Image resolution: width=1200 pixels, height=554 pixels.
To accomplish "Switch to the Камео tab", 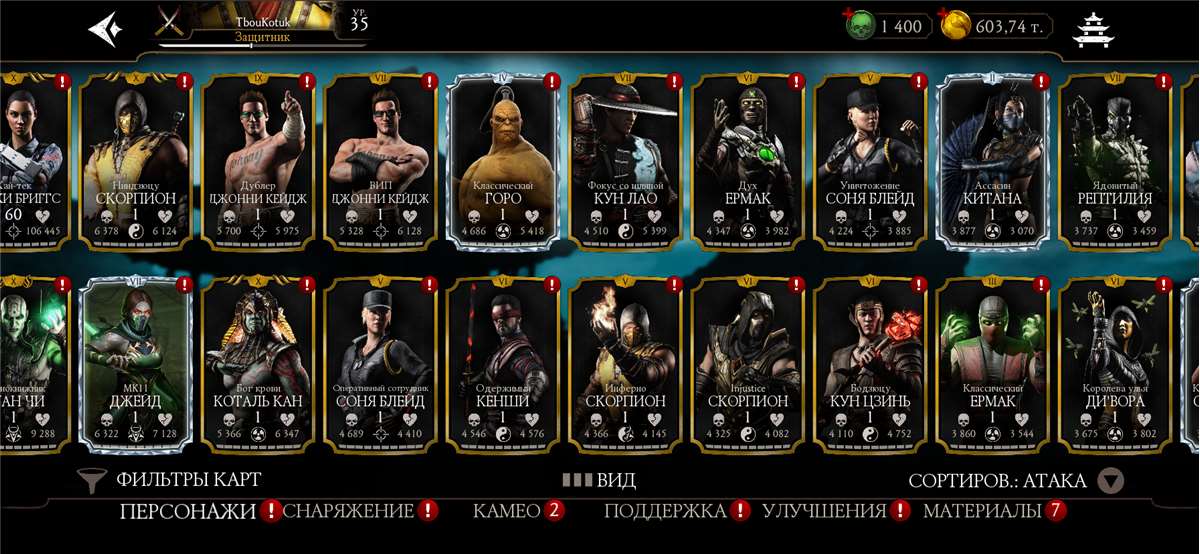I will [507, 511].
